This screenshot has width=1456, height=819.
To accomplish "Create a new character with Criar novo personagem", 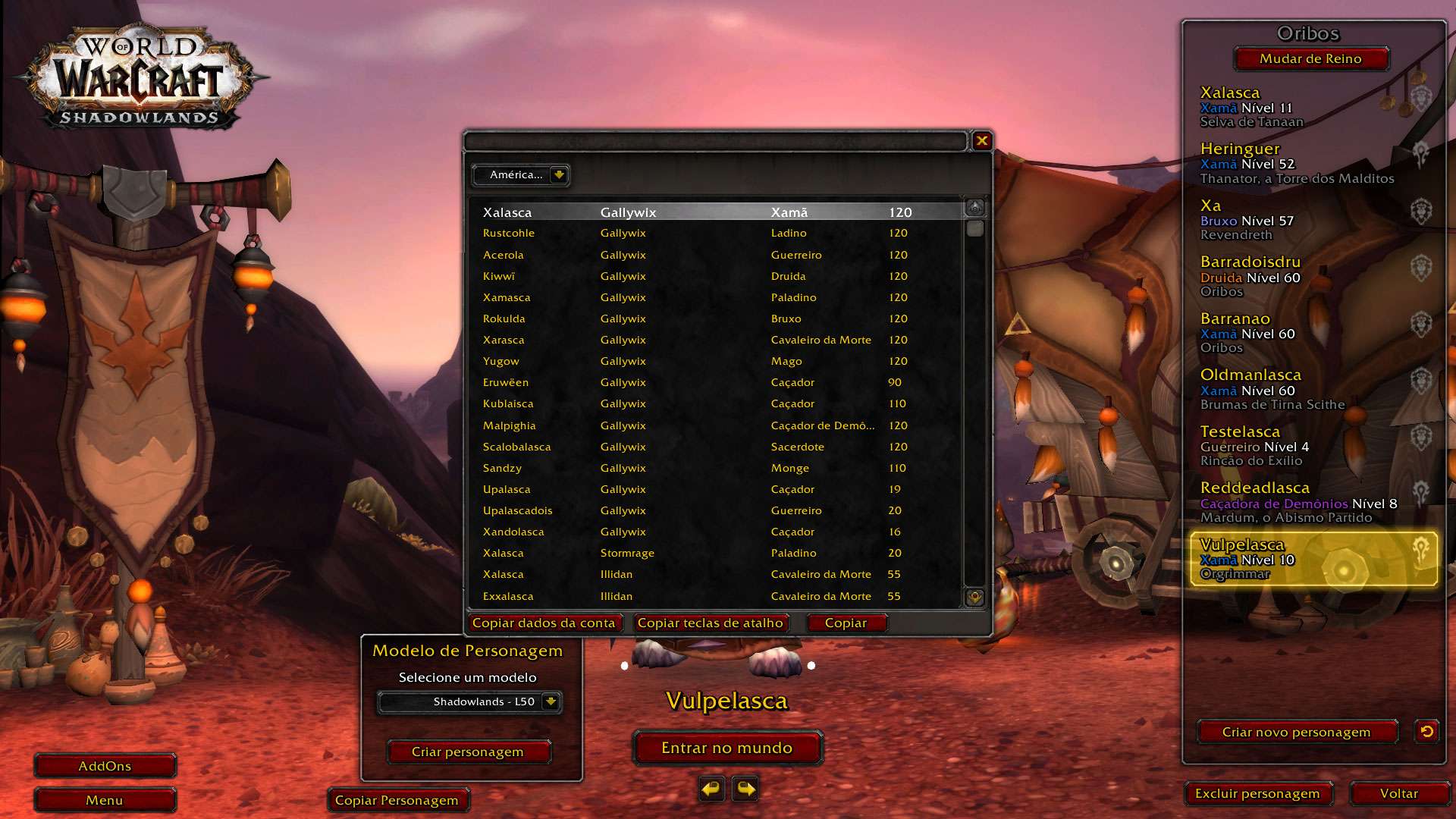I will [x=1296, y=733].
